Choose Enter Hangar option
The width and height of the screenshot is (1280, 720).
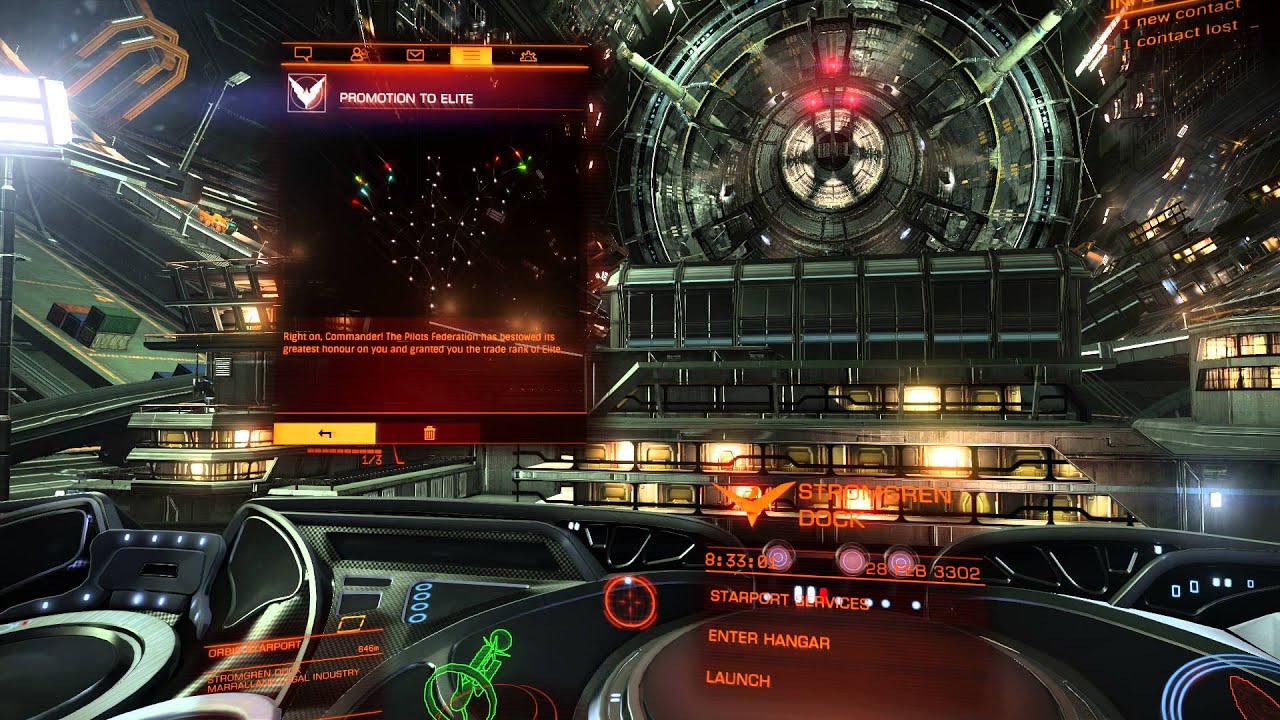coord(768,639)
